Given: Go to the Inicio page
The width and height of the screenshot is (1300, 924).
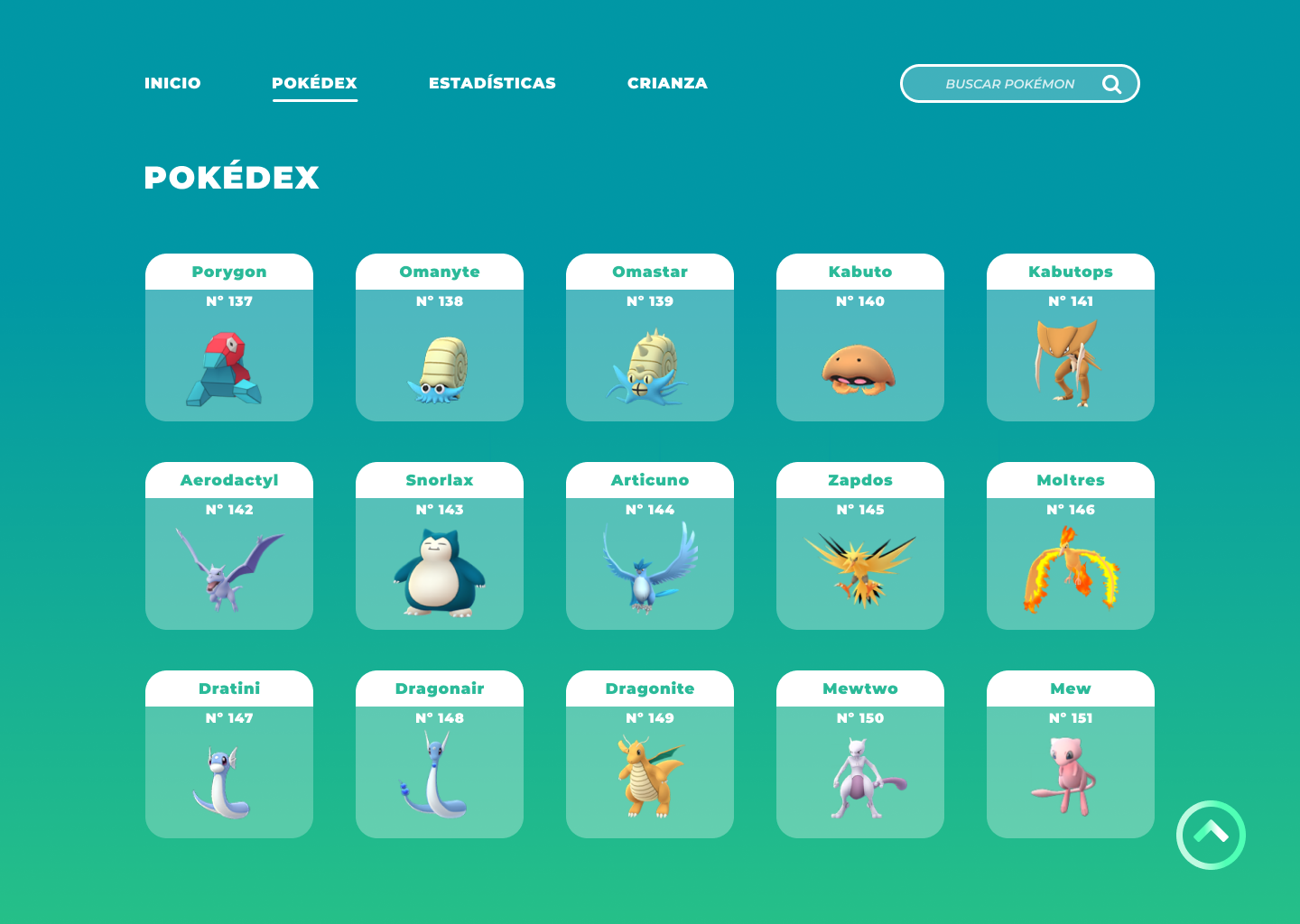Looking at the screenshot, I should [x=172, y=83].
